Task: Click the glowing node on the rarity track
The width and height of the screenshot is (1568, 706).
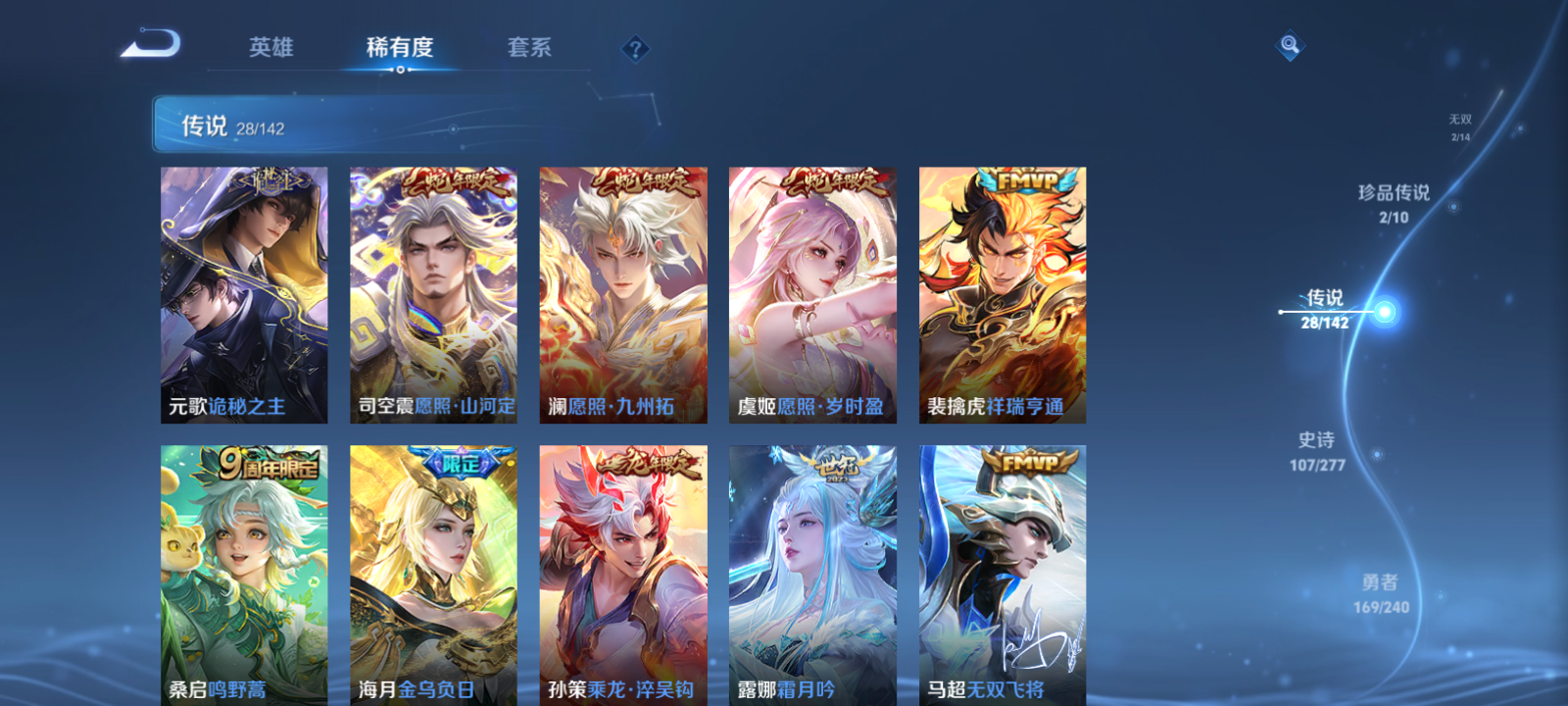Action: 1384,310
